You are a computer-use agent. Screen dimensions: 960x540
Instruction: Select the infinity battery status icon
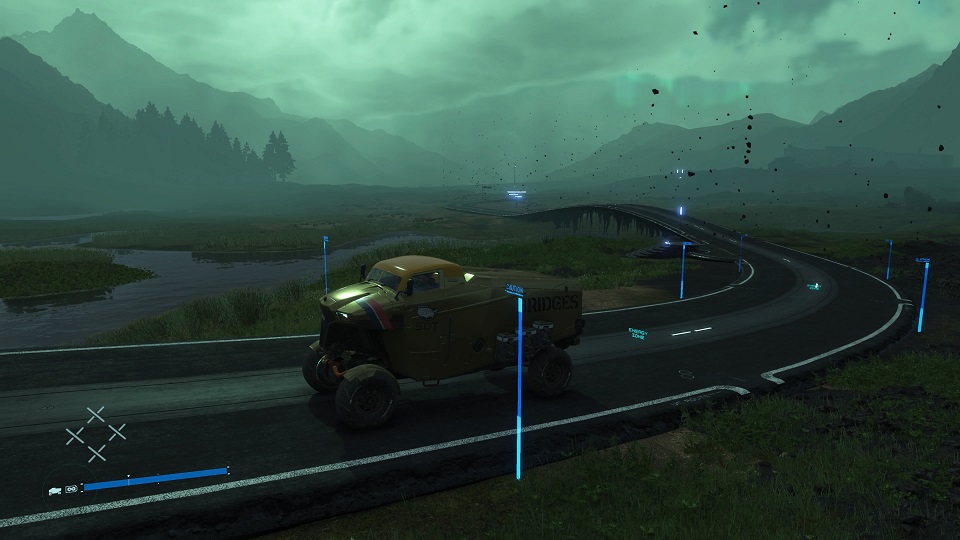click(x=71, y=489)
